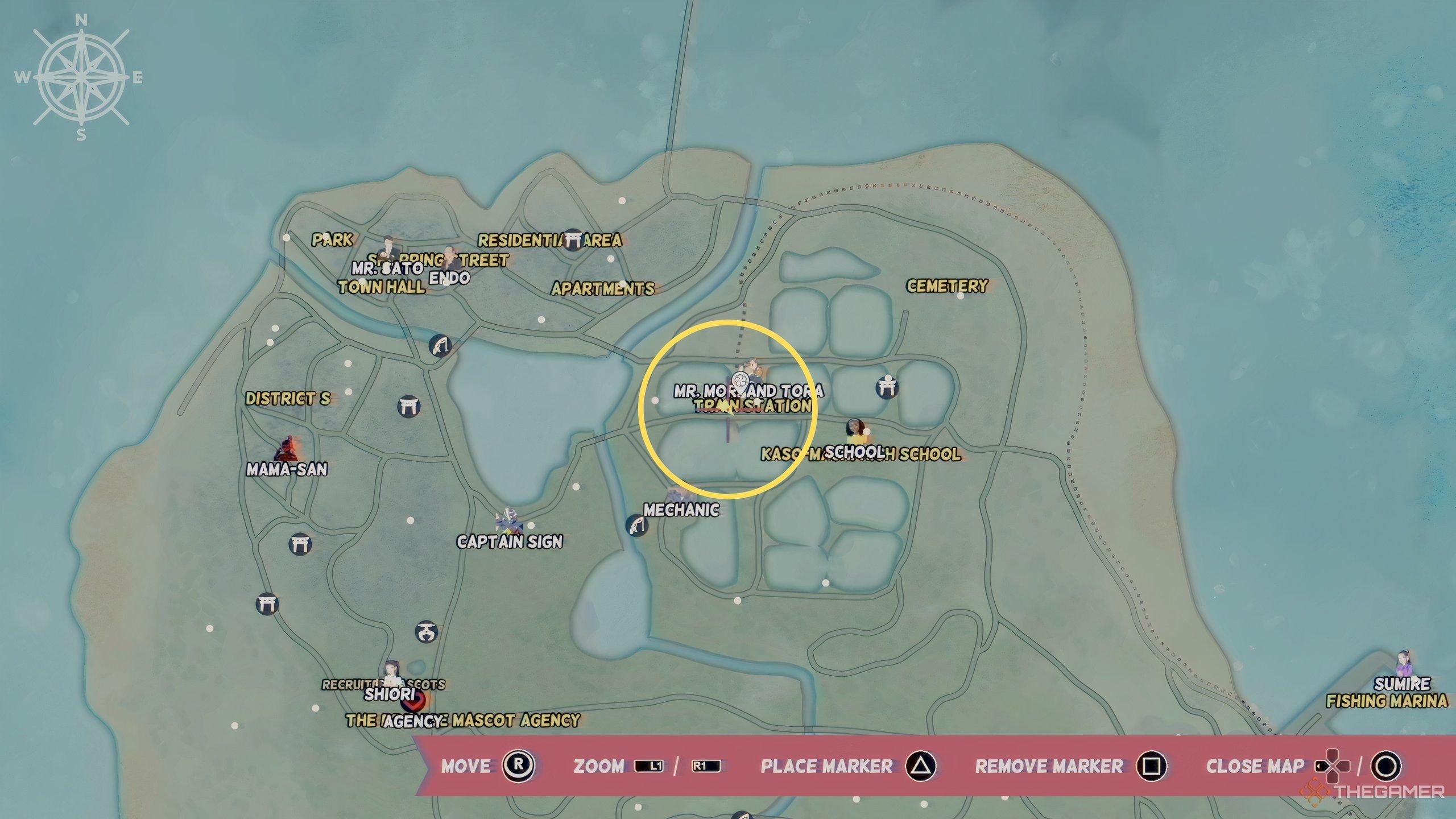This screenshot has height=819, width=1456.
Task: Select the Mr. Sato map marker
Action: pos(388,250)
